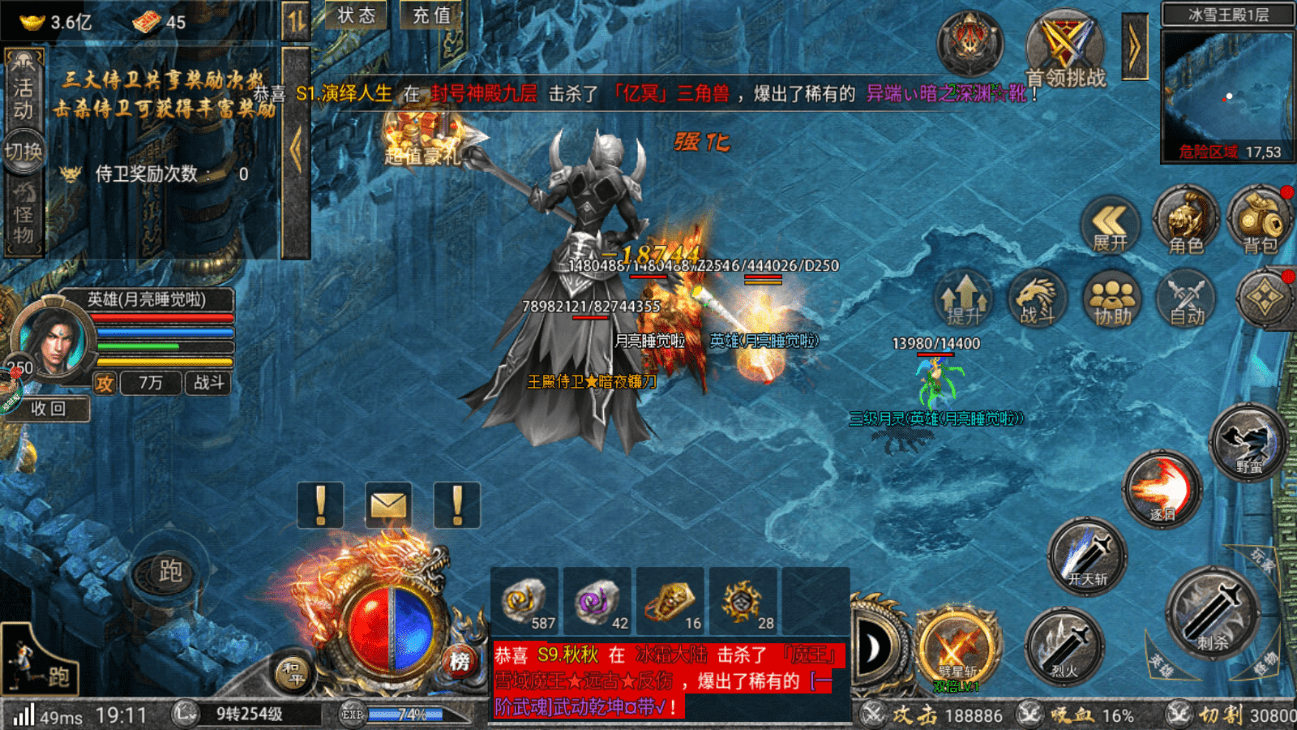Screen dimensions: 1297x730
Task: Open the 超值豪礼 gift pack
Action: (422, 138)
